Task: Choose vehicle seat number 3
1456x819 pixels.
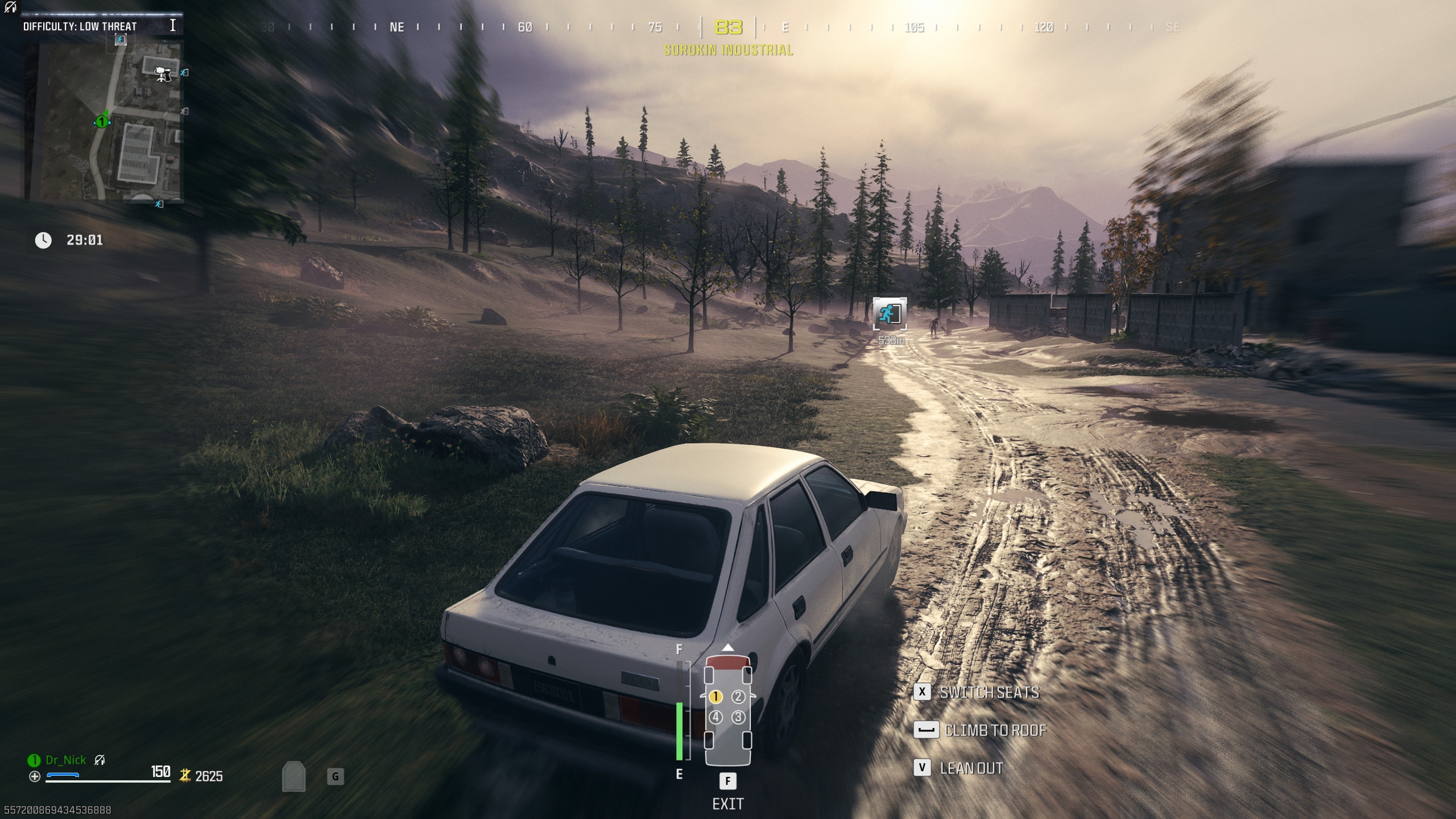Action: [x=738, y=718]
